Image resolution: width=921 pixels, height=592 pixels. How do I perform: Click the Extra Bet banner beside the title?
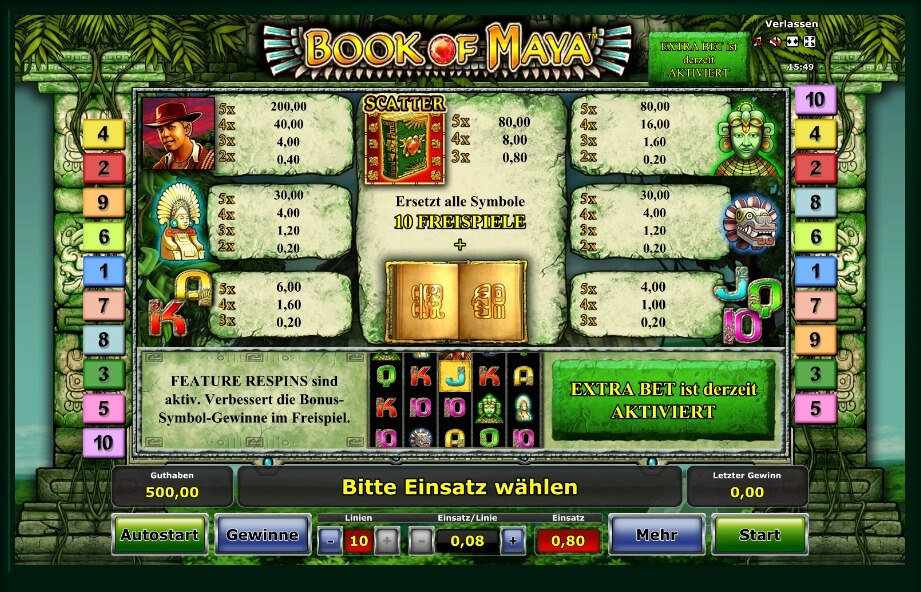coord(698,58)
